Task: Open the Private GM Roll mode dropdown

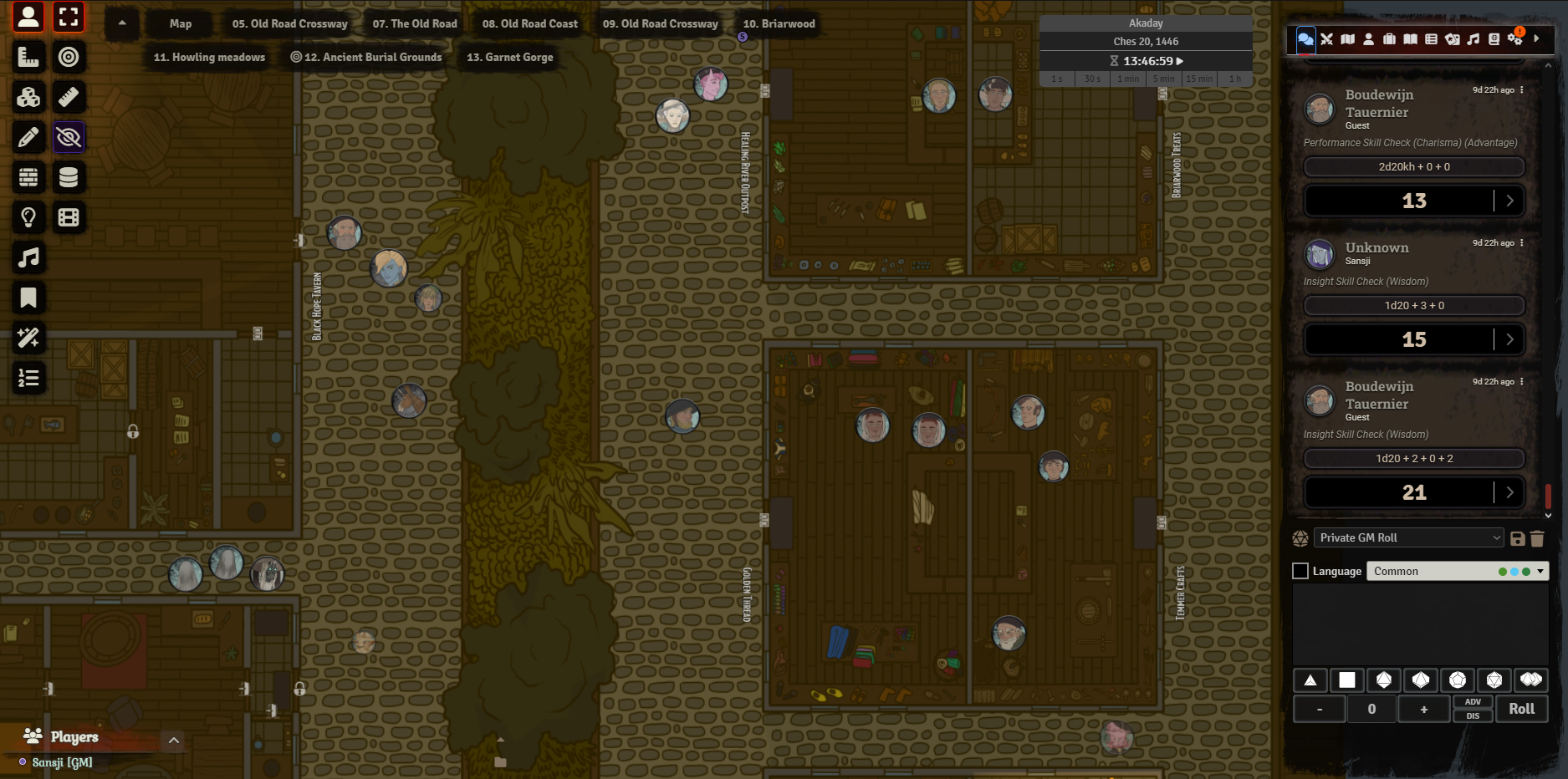Action: [1409, 538]
